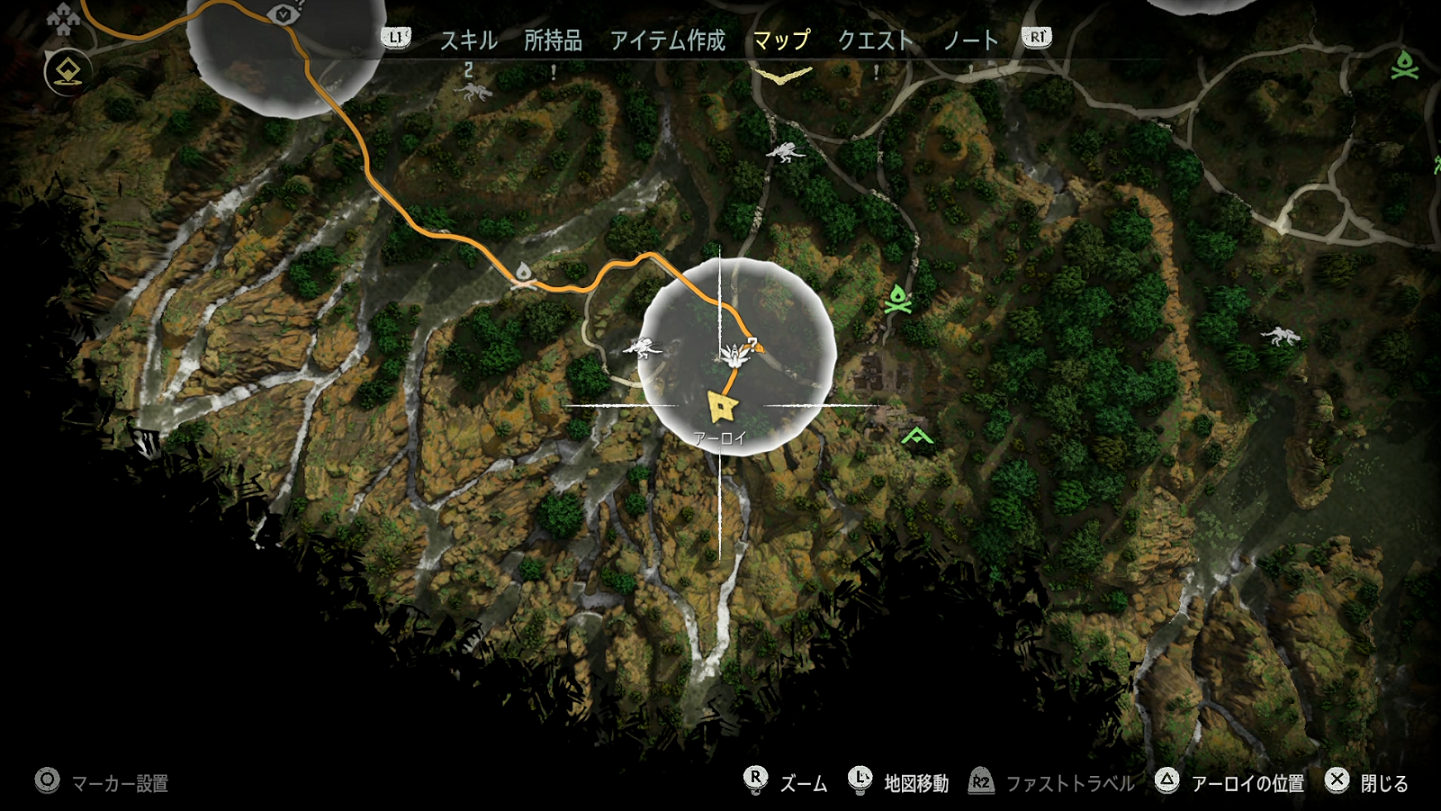Click the green campfire icon east of Aloy
Viewport: 1441px width, 811px height.
point(897,299)
